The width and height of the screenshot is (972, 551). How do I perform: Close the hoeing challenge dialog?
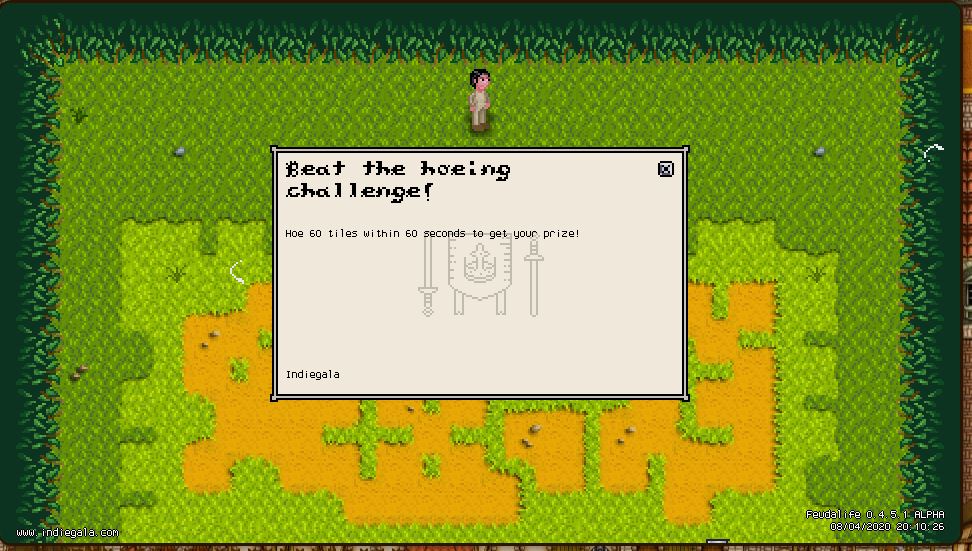[x=666, y=169]
